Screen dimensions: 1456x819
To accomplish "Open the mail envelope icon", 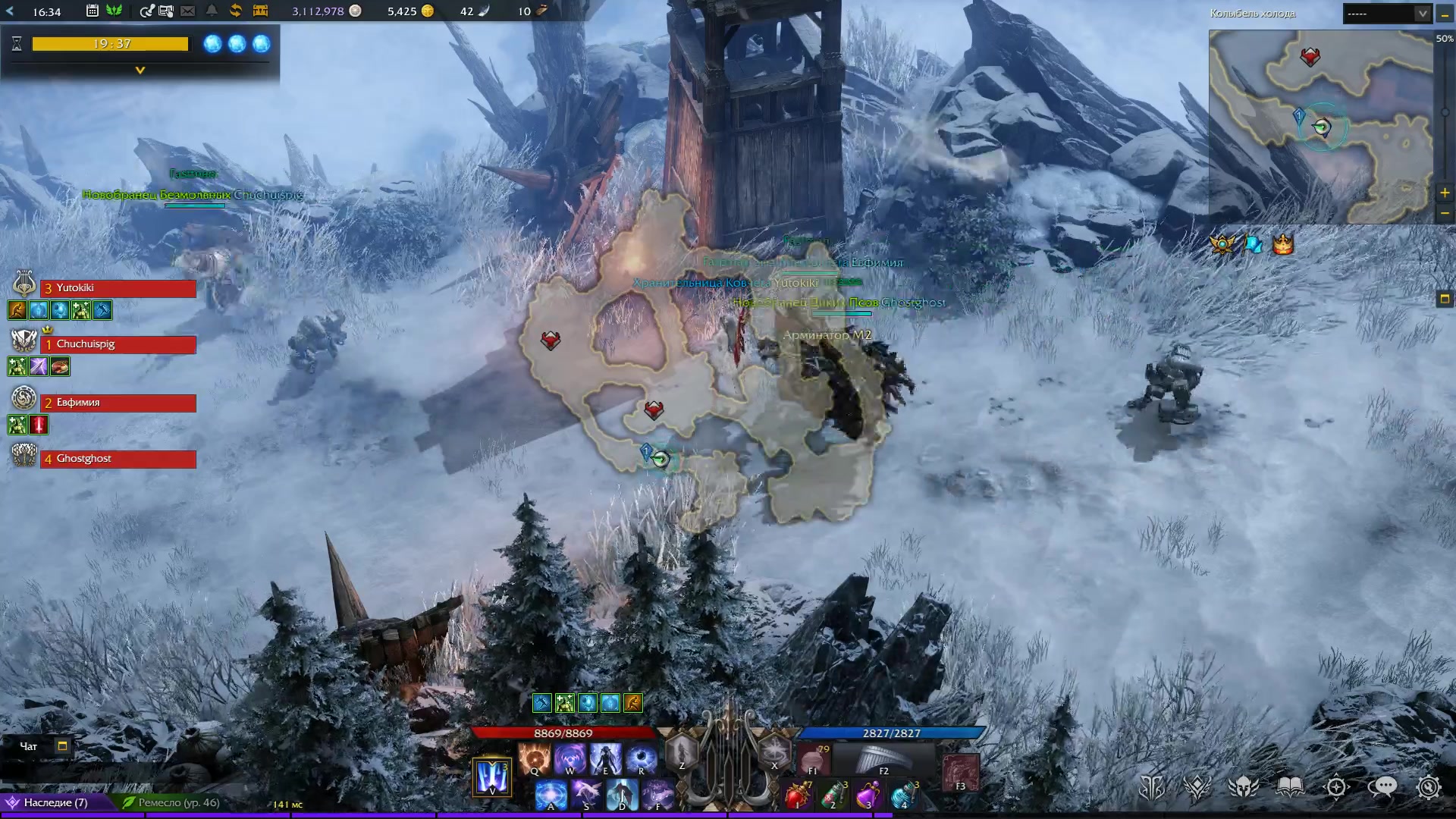I will [x=188, y=11].
